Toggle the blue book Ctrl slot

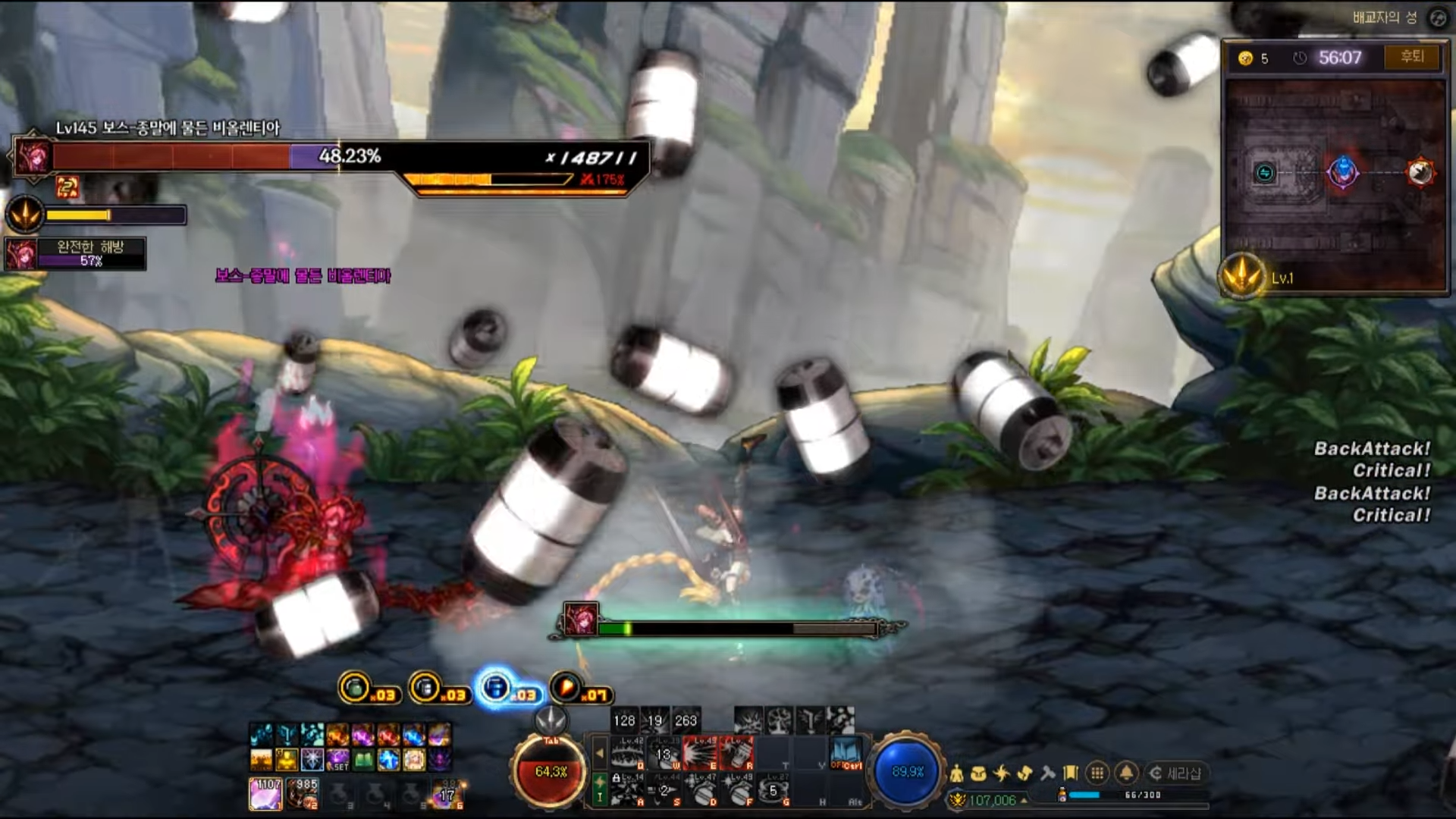[x=846, y=753]
